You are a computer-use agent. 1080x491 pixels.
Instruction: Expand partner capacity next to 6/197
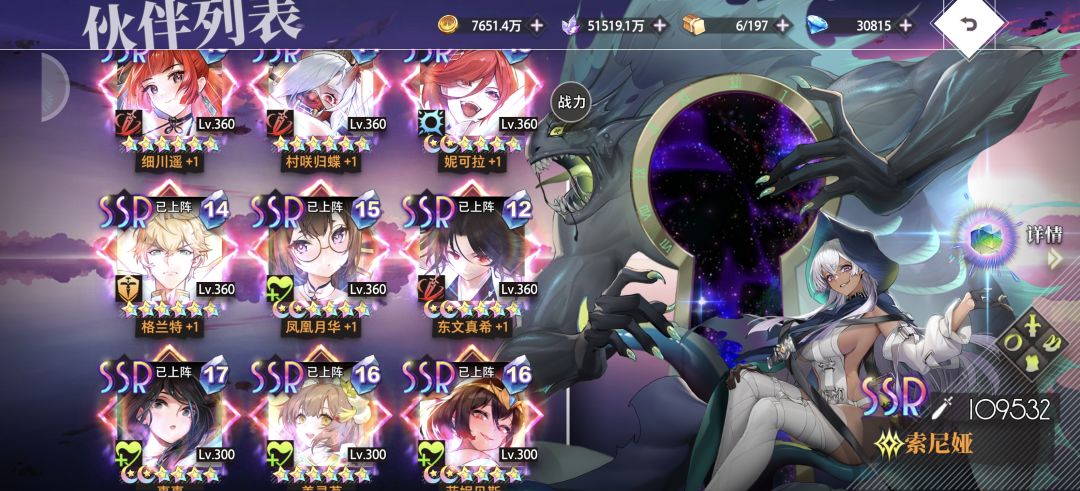[782, 25]
